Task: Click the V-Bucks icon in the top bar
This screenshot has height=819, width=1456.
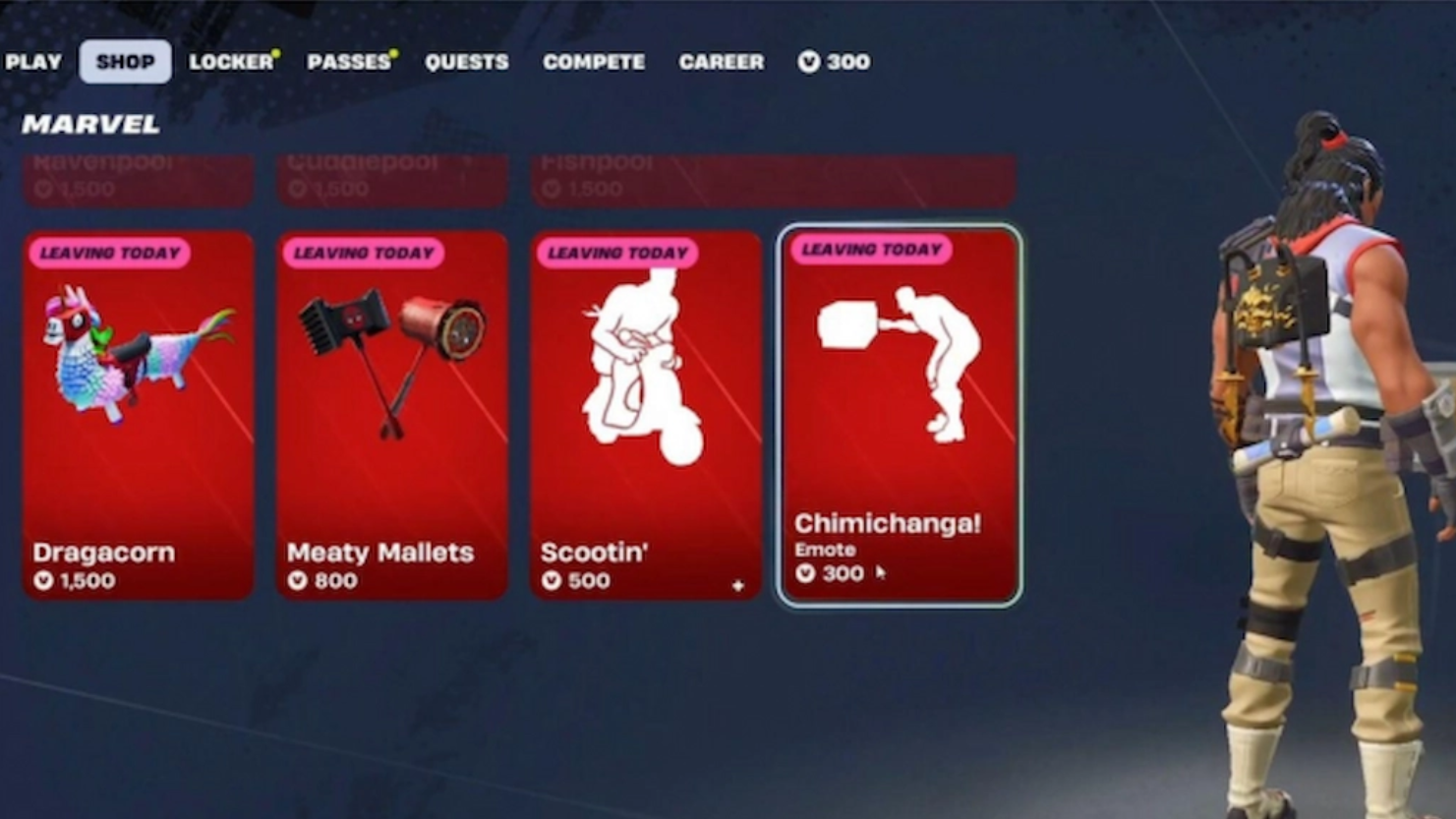Action: click(808, 61)
